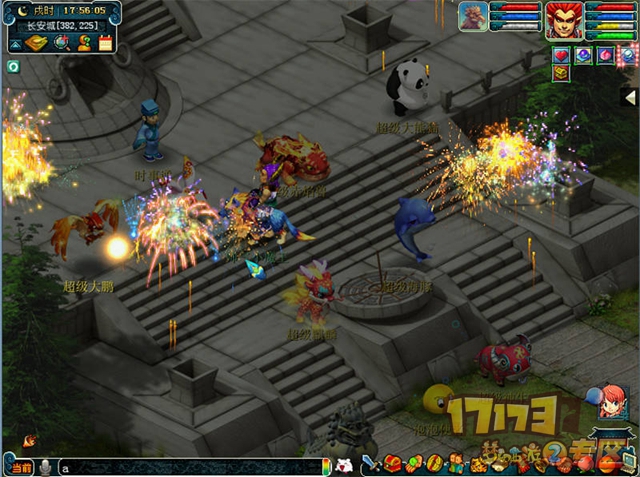Open the golden treasure chest icon

click(561, 73)
